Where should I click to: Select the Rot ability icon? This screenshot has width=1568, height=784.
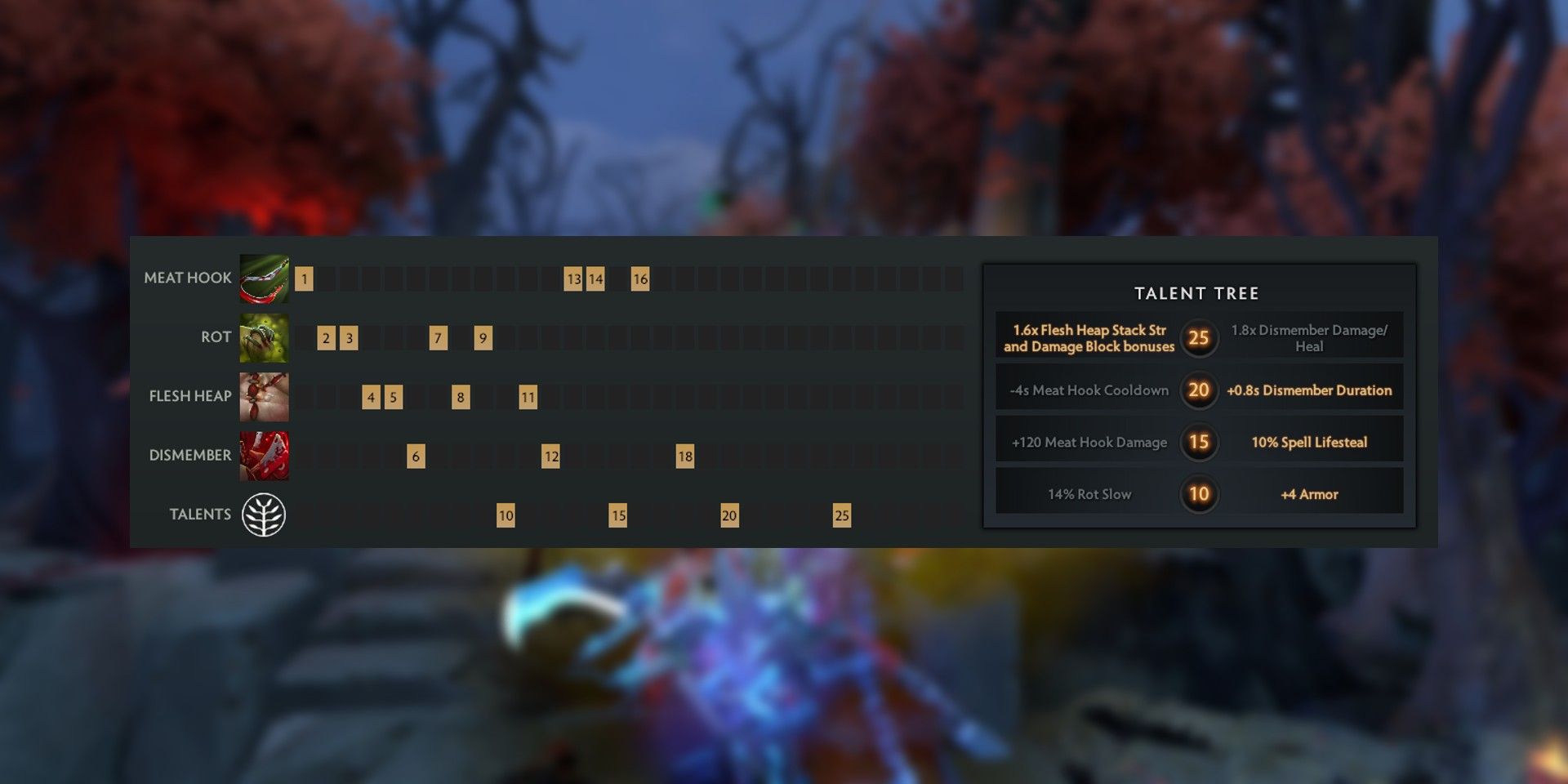point(263,336)
